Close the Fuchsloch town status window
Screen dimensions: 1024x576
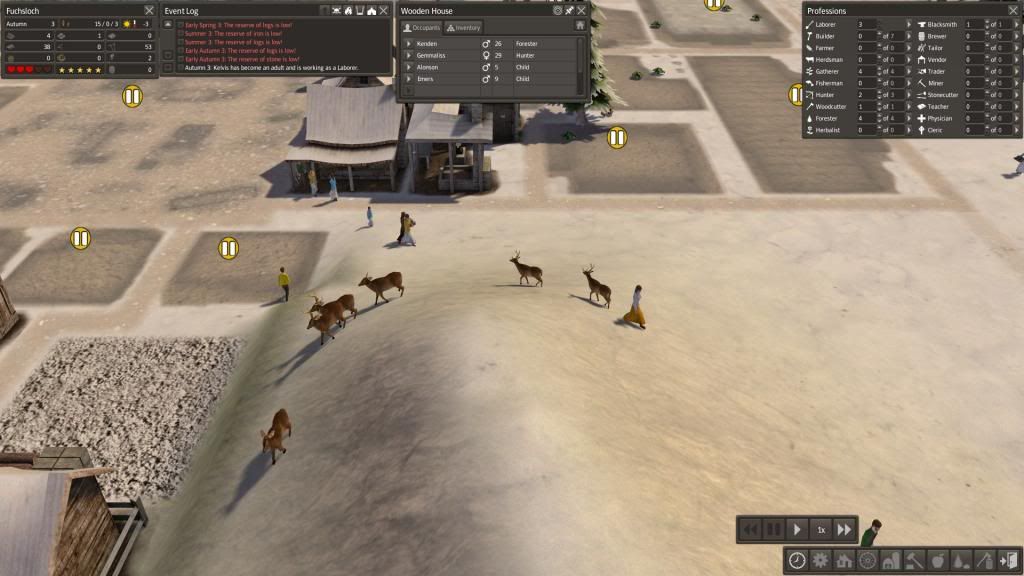click(149, 10)
